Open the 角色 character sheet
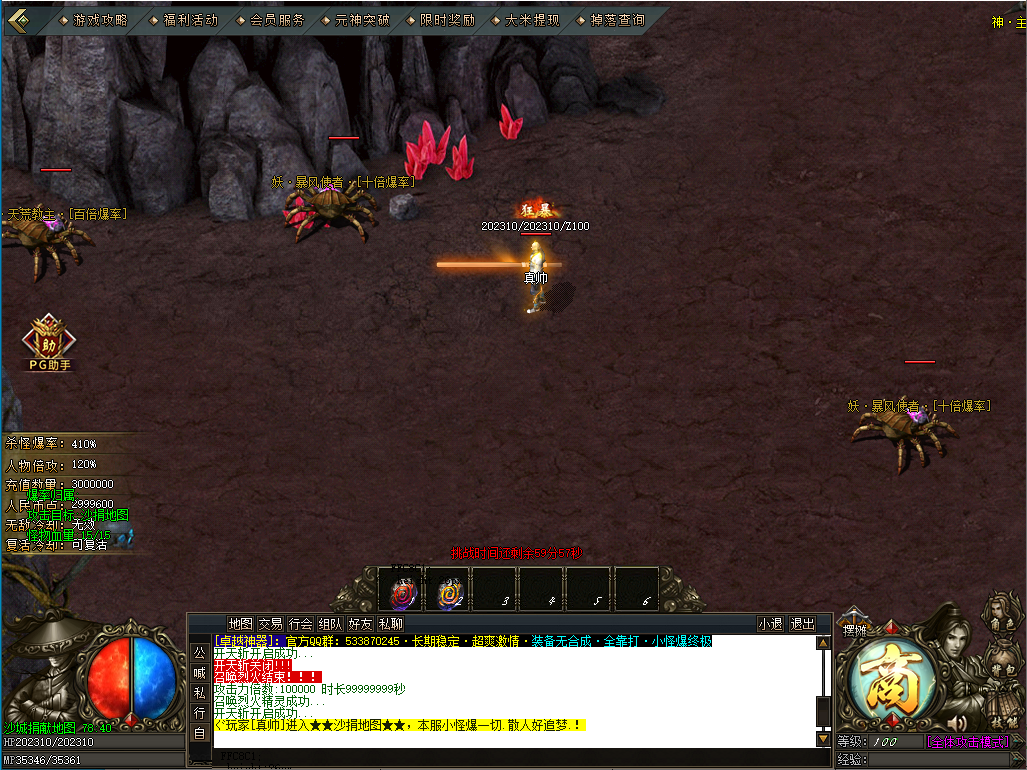 [1001, 620]
